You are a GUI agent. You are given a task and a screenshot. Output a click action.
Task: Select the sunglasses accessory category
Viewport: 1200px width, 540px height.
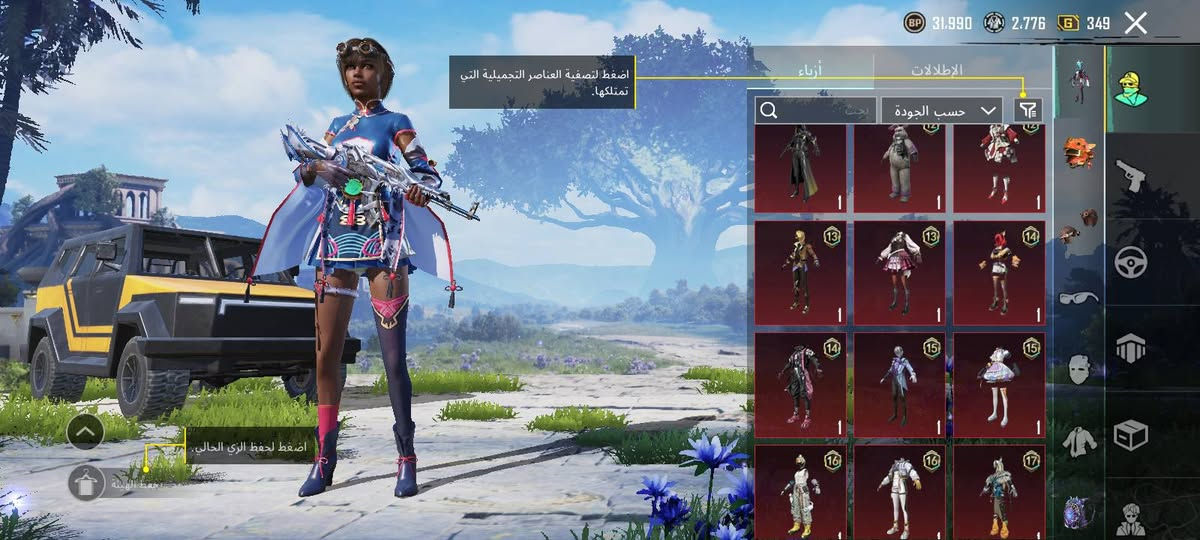click(1078, 297)
